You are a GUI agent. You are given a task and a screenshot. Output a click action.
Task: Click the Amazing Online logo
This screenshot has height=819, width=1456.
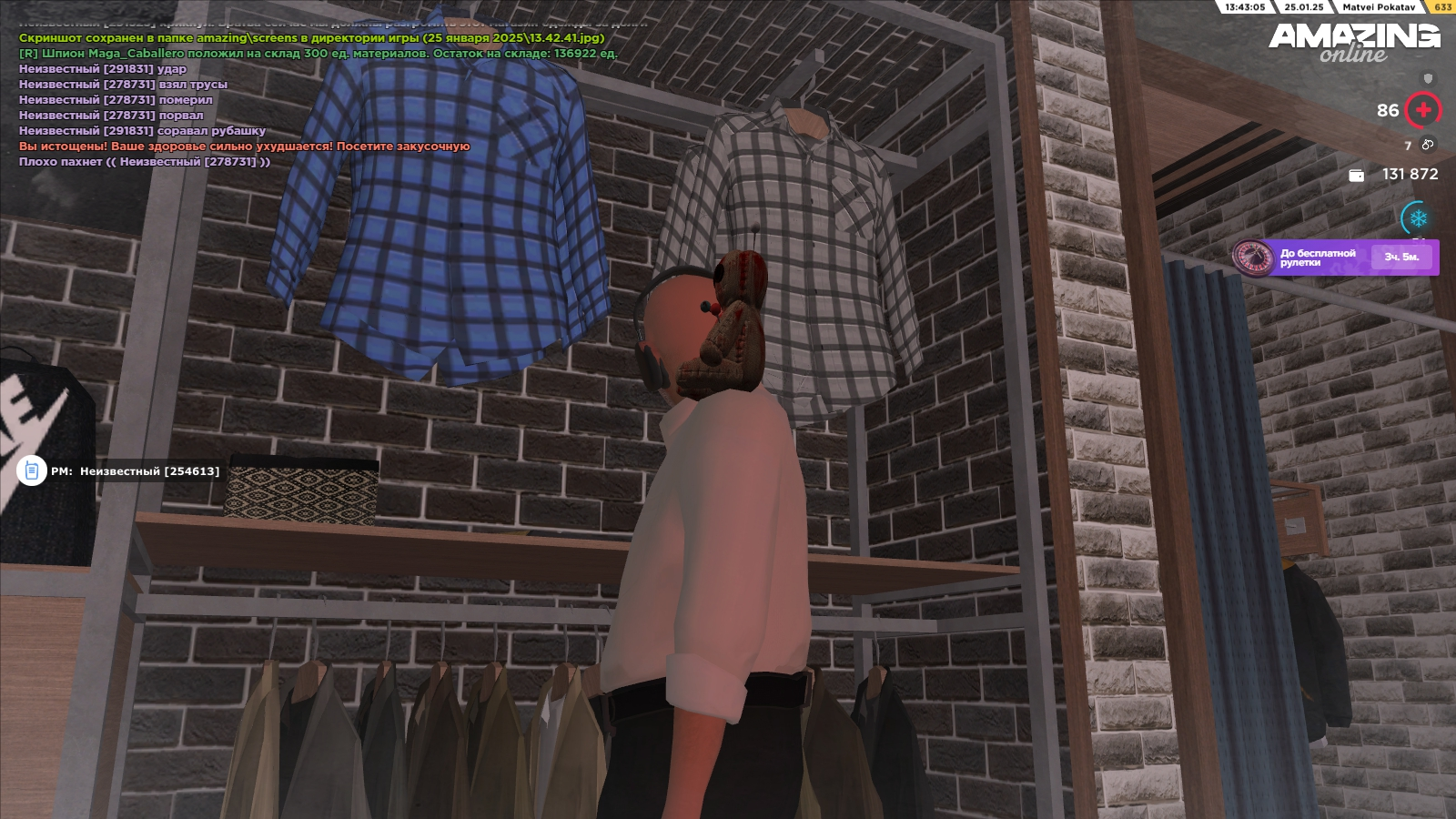(1354, 42)
